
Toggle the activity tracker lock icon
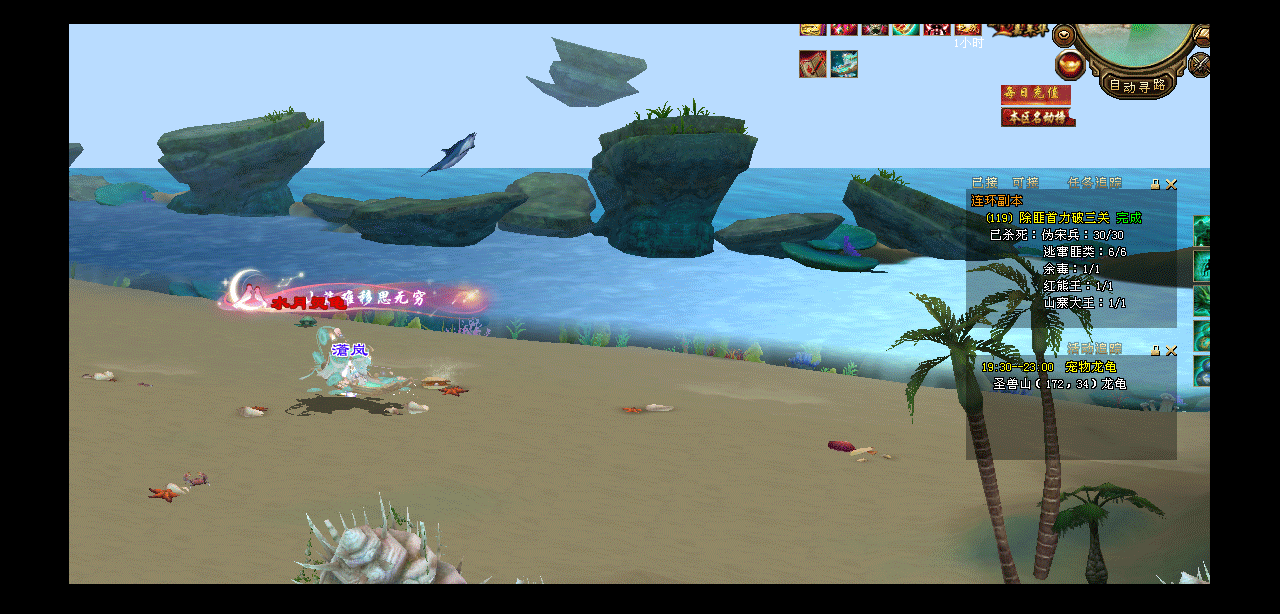pyautogui.click(x=1155, y=350)
